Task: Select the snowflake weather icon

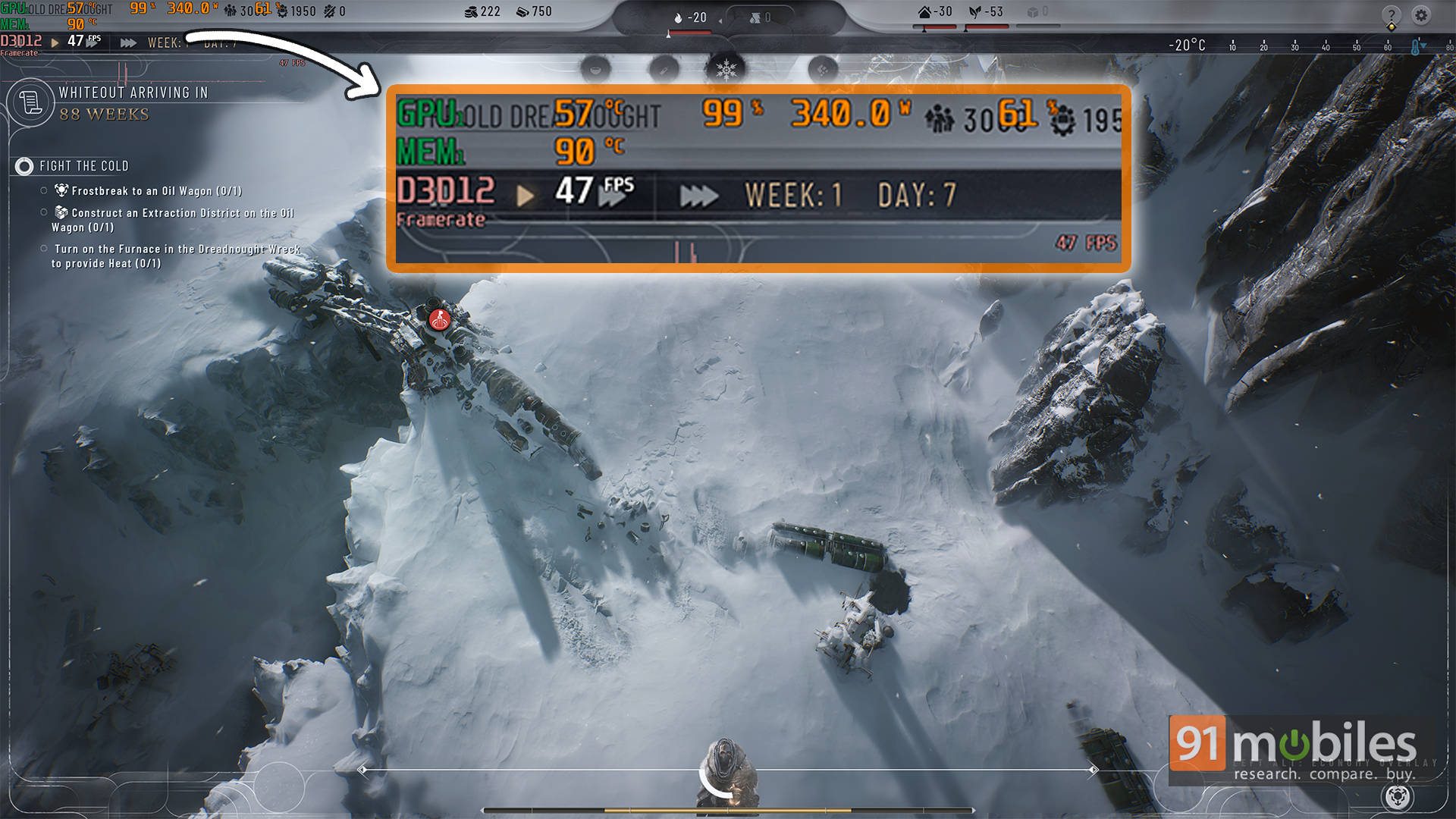Action: (726, 67)
